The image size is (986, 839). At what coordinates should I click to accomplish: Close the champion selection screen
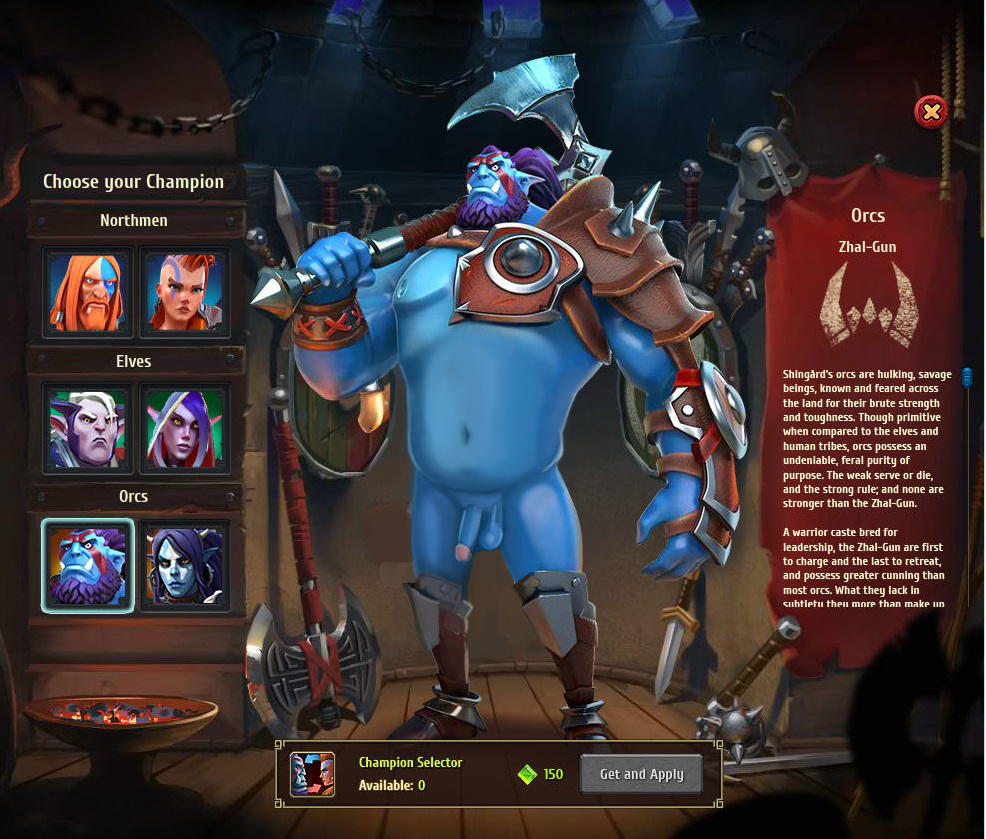pos(931,111)
